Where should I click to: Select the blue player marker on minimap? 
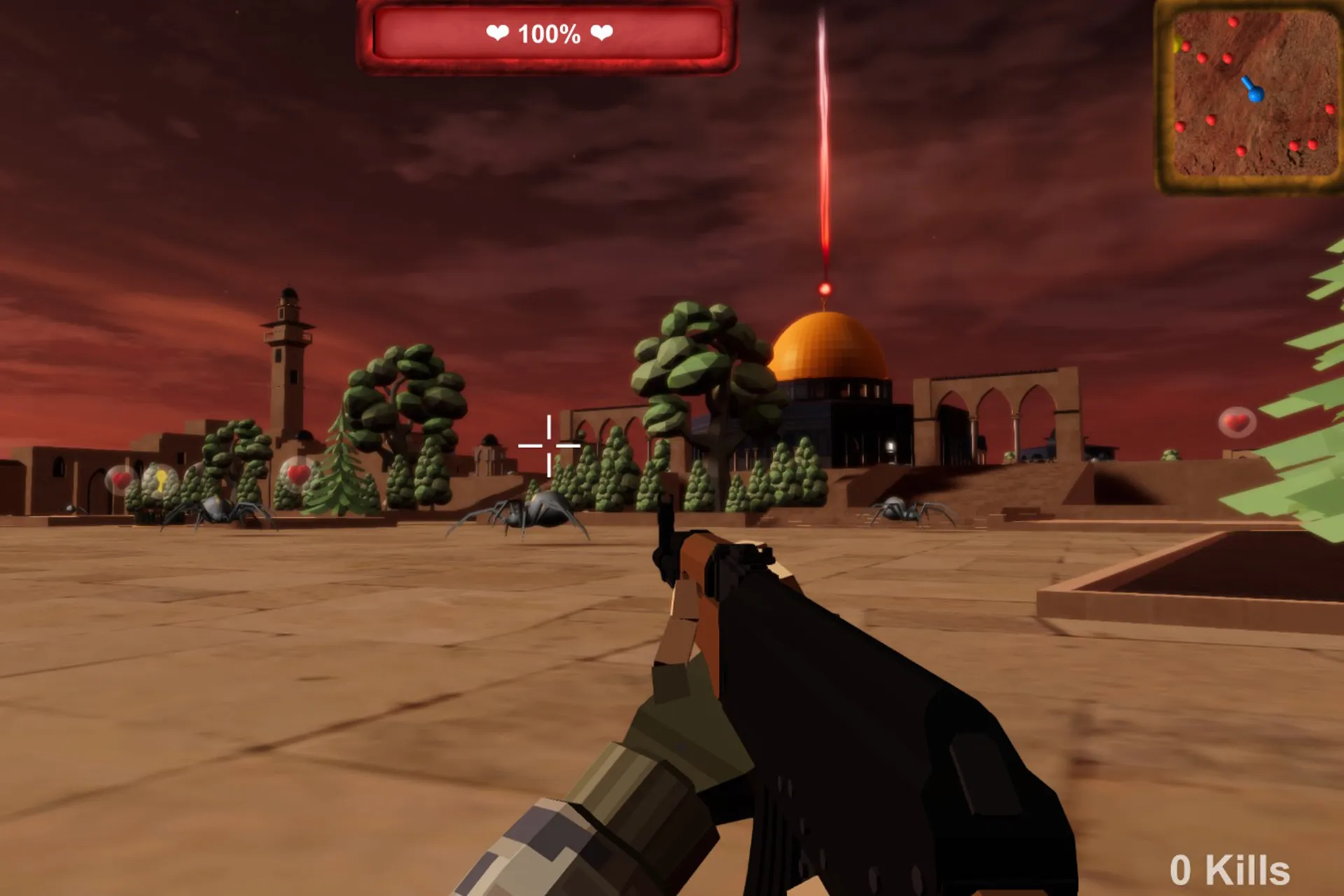coord(1255,92)
